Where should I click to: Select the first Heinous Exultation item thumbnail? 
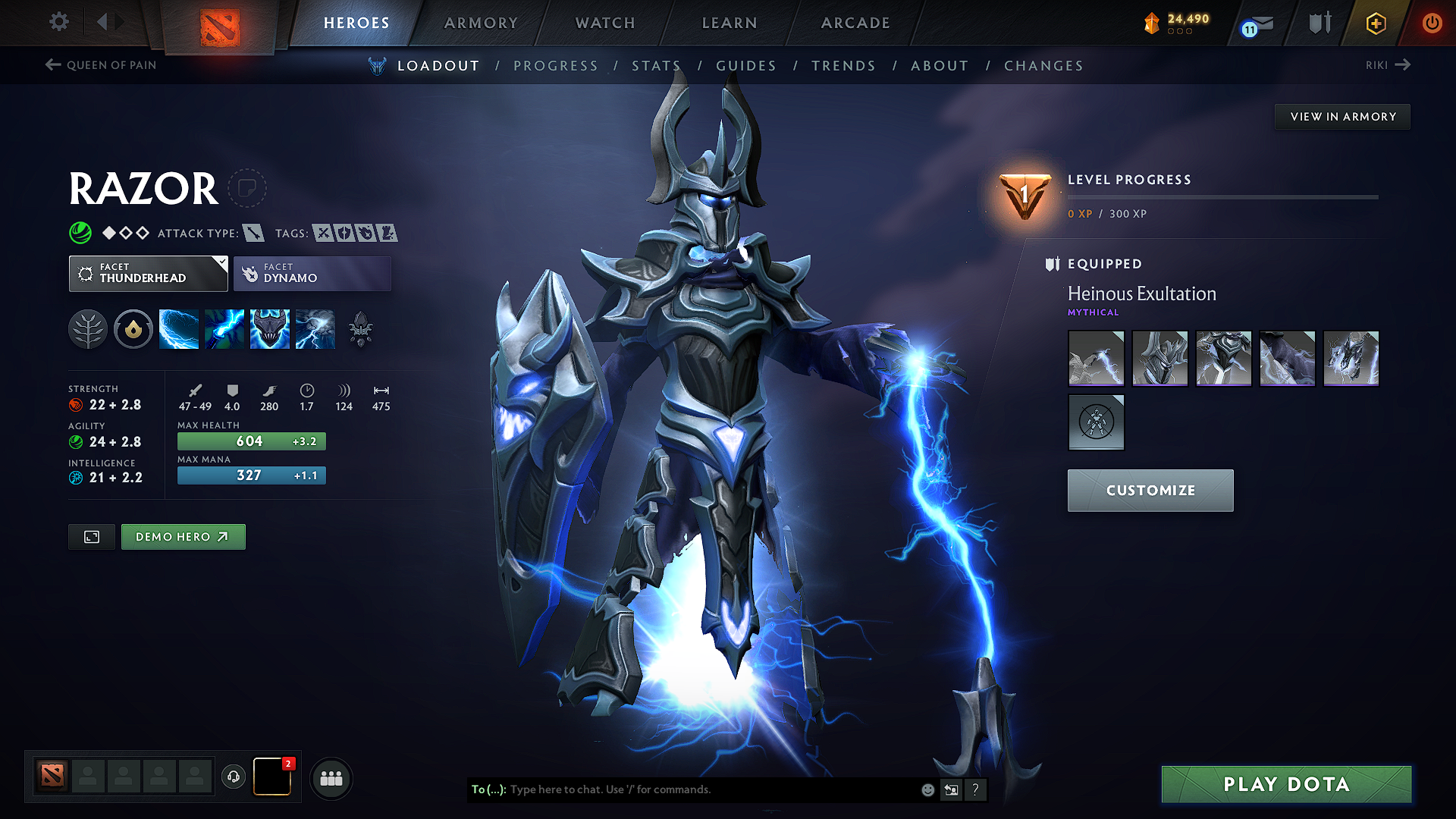[x=1096, y=358]
